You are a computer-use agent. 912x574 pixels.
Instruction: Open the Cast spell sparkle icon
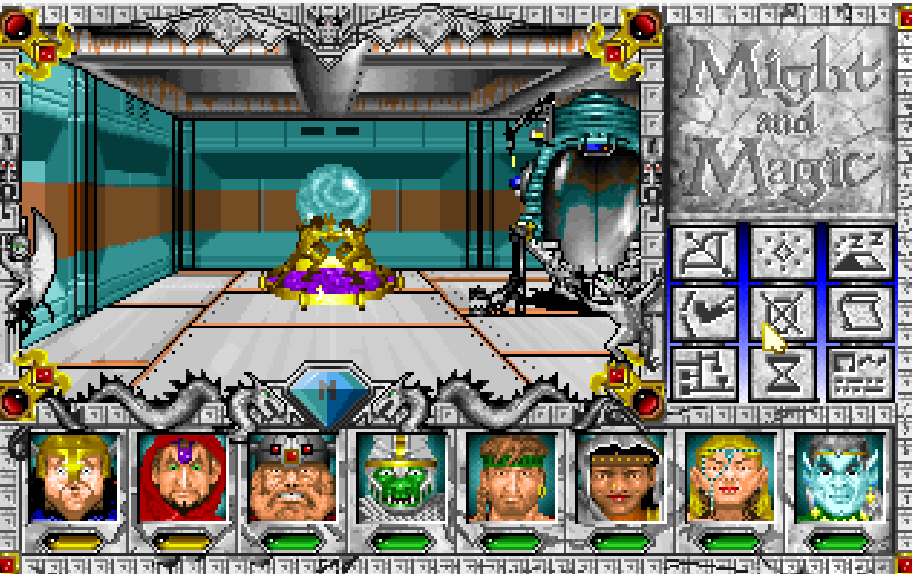coord(781,253)
